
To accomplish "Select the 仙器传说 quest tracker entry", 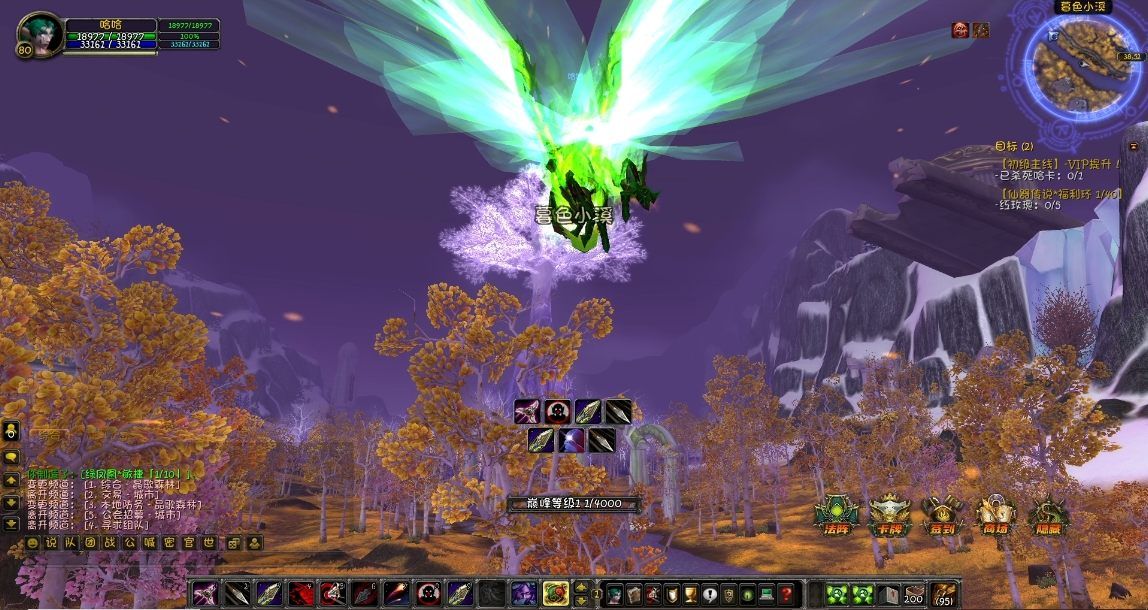I will click(1061, 193).
